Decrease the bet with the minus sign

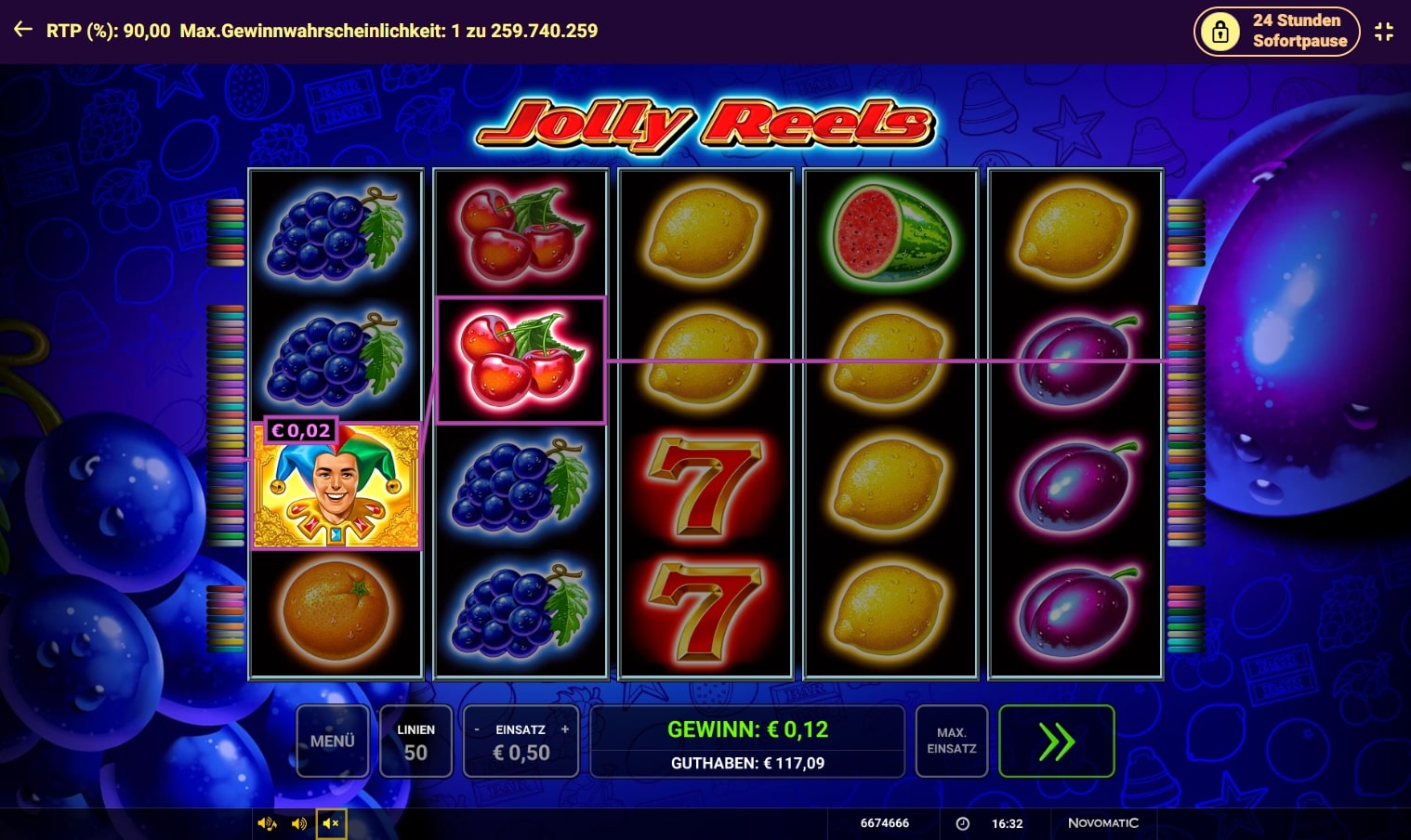(477, 730)
